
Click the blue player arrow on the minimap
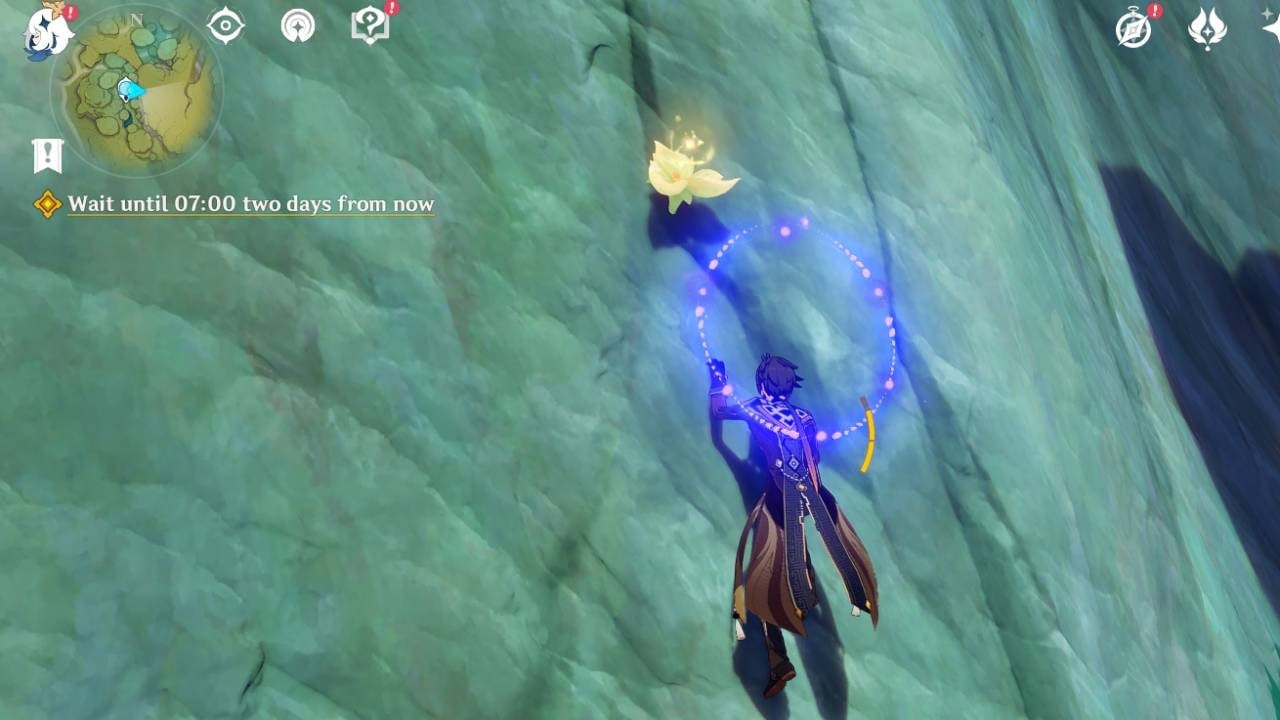pyautogui.click(x=127, y=91)
